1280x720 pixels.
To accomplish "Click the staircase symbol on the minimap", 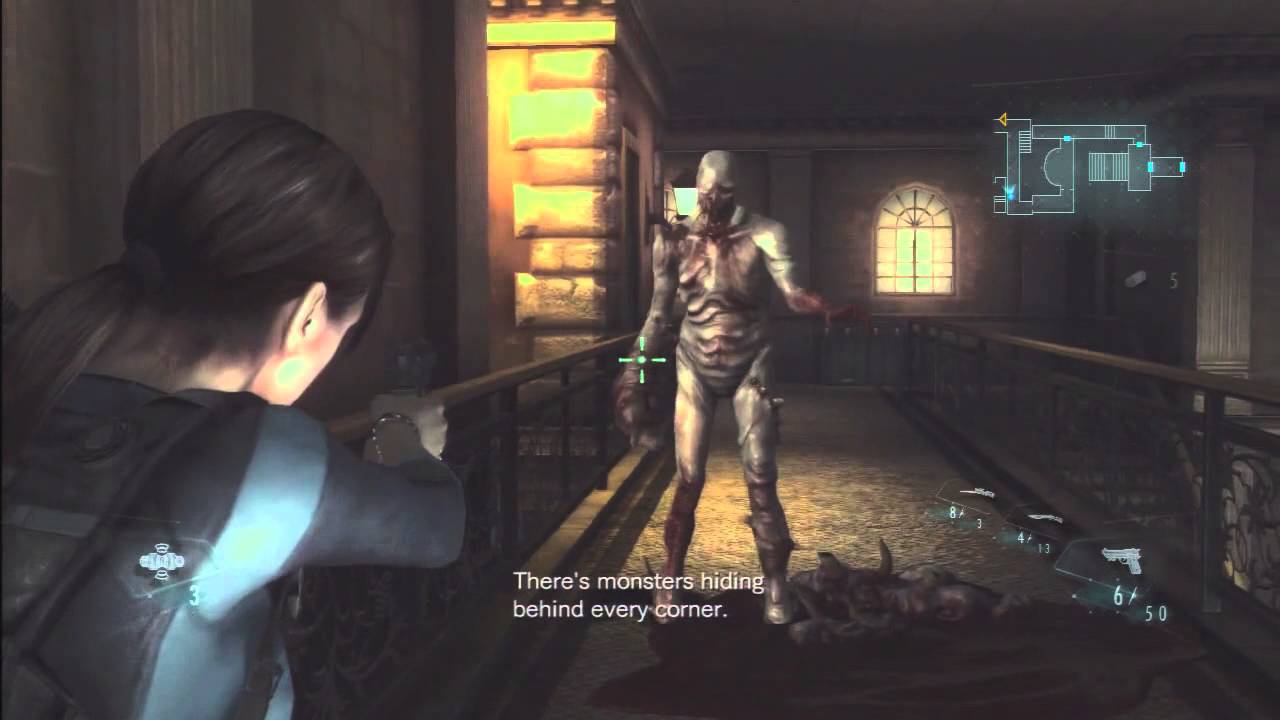I will point(1025,140).
